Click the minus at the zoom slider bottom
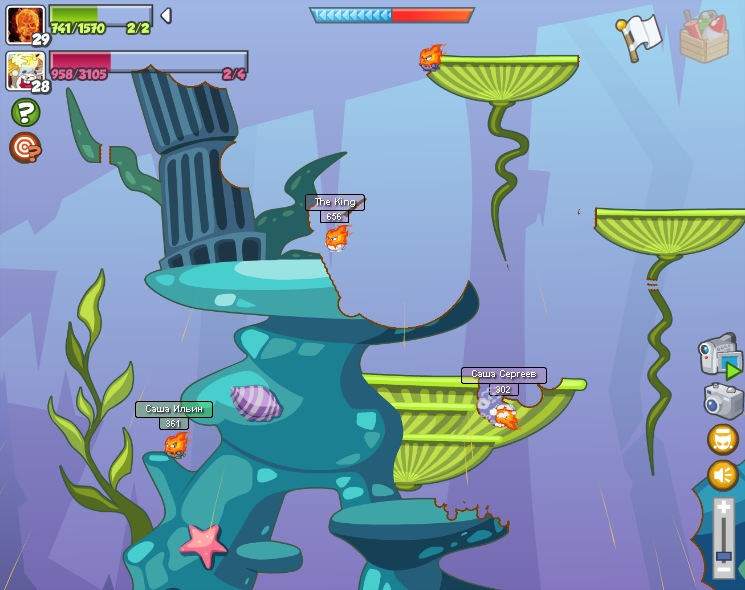Viewport: 745px width, 590px height. tap(723, 569)
